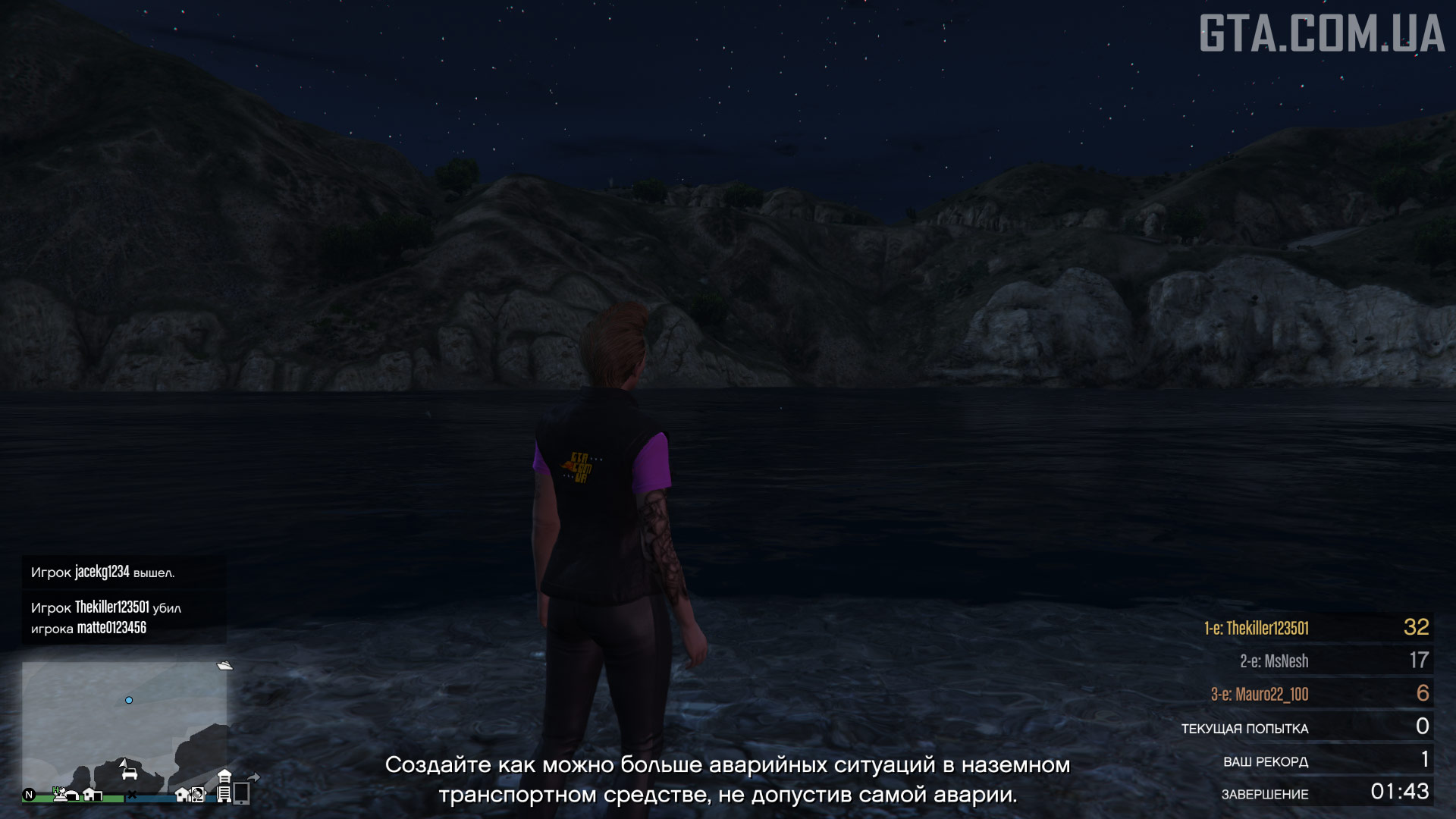Select third place Mauro22_100 leaderboard row
The image size is (1456, 819).
click(1316, 694)
